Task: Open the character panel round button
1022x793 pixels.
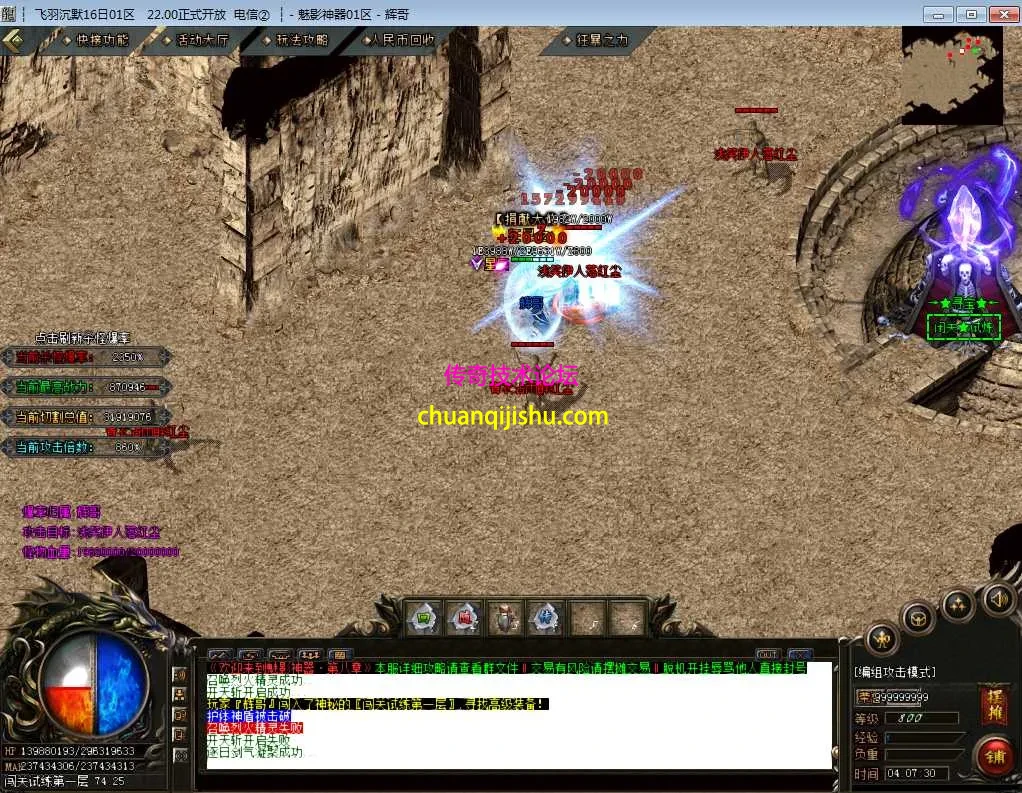Action: 881,637
